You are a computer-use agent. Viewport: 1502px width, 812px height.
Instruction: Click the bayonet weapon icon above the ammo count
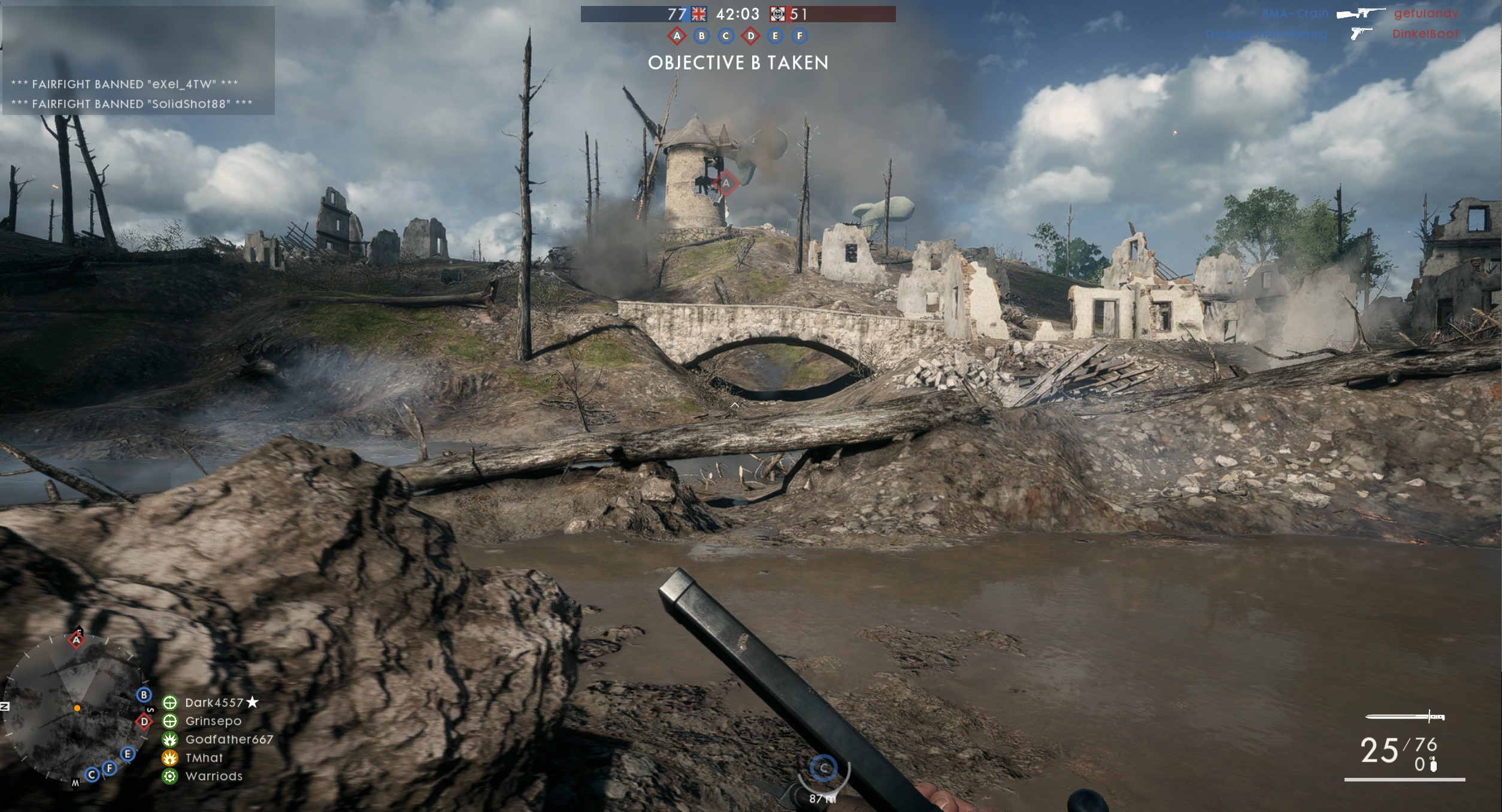pos(1404,717)
